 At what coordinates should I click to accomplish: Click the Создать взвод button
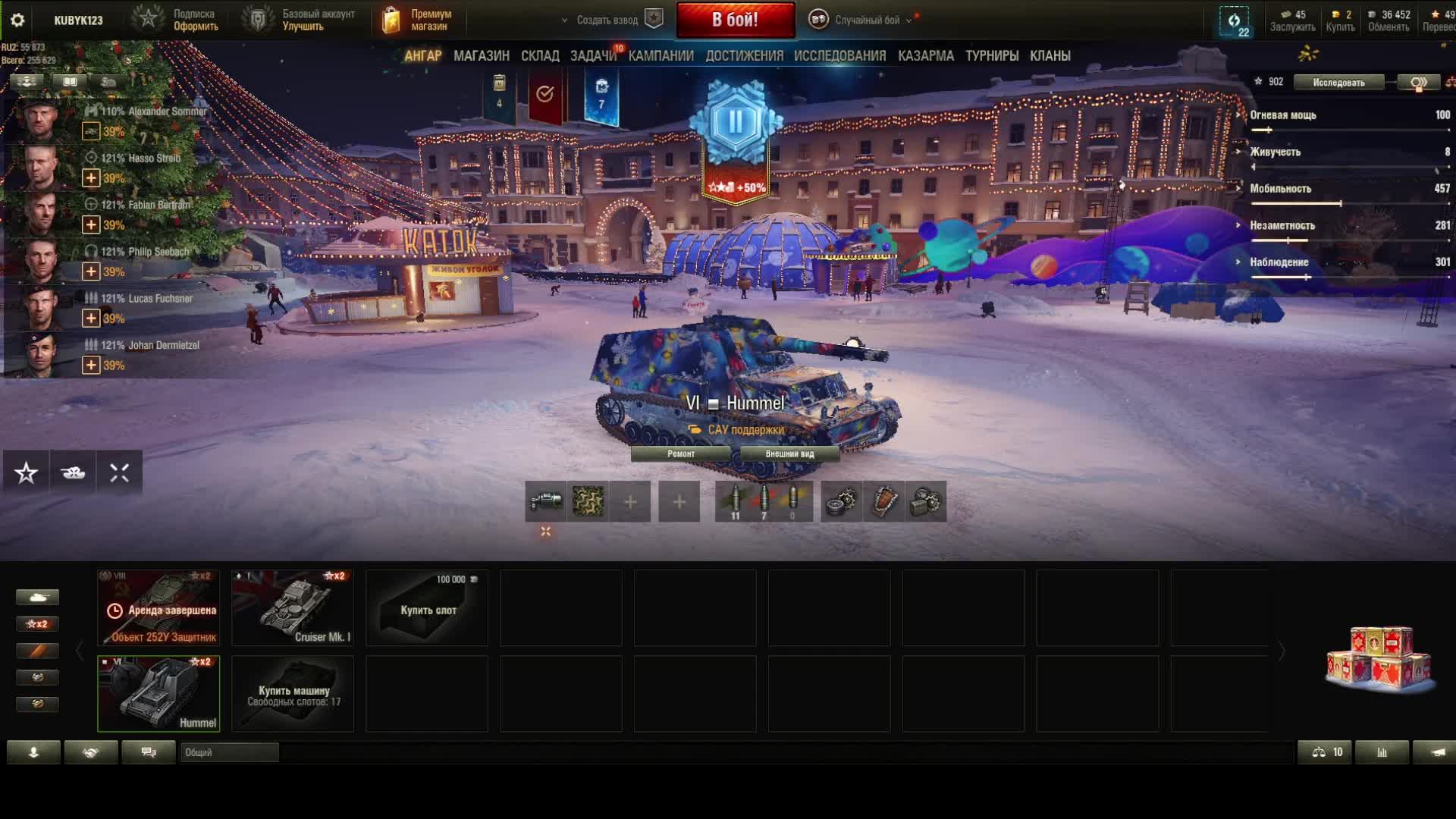[607, 20]
